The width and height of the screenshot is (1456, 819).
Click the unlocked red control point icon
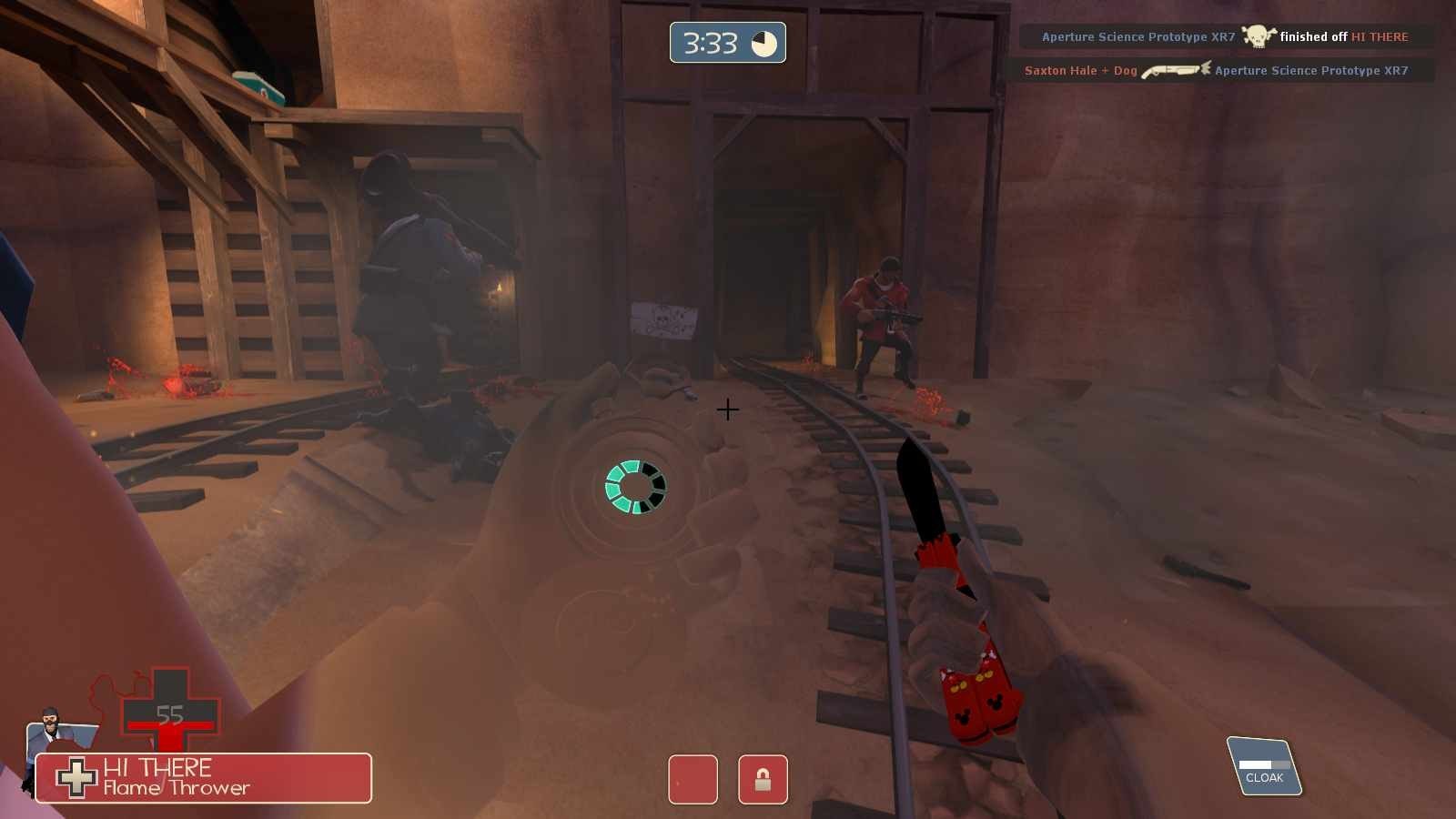pyautogui.click(x=693, y=780)
